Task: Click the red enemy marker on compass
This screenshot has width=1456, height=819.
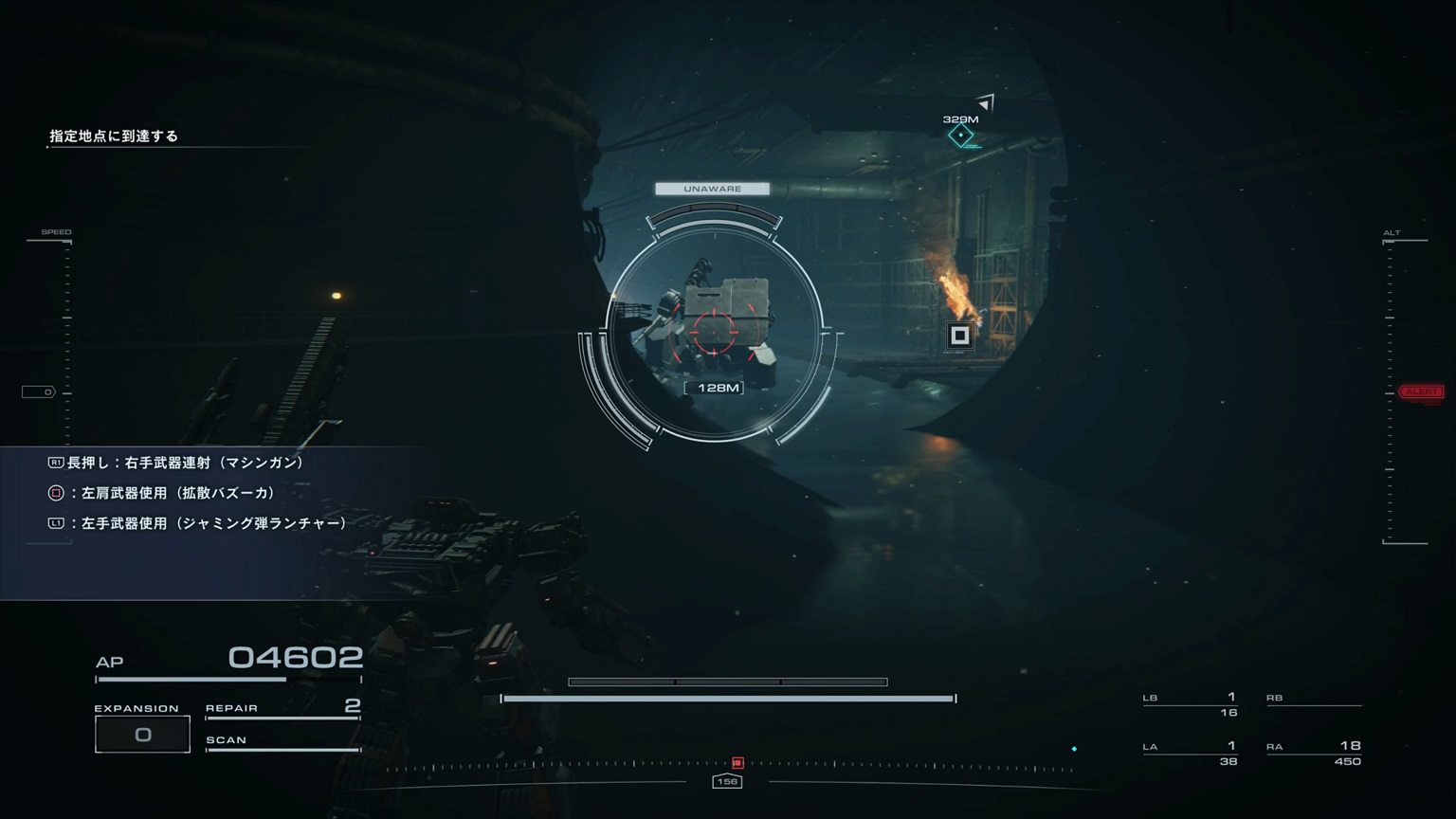Action: 737,763
